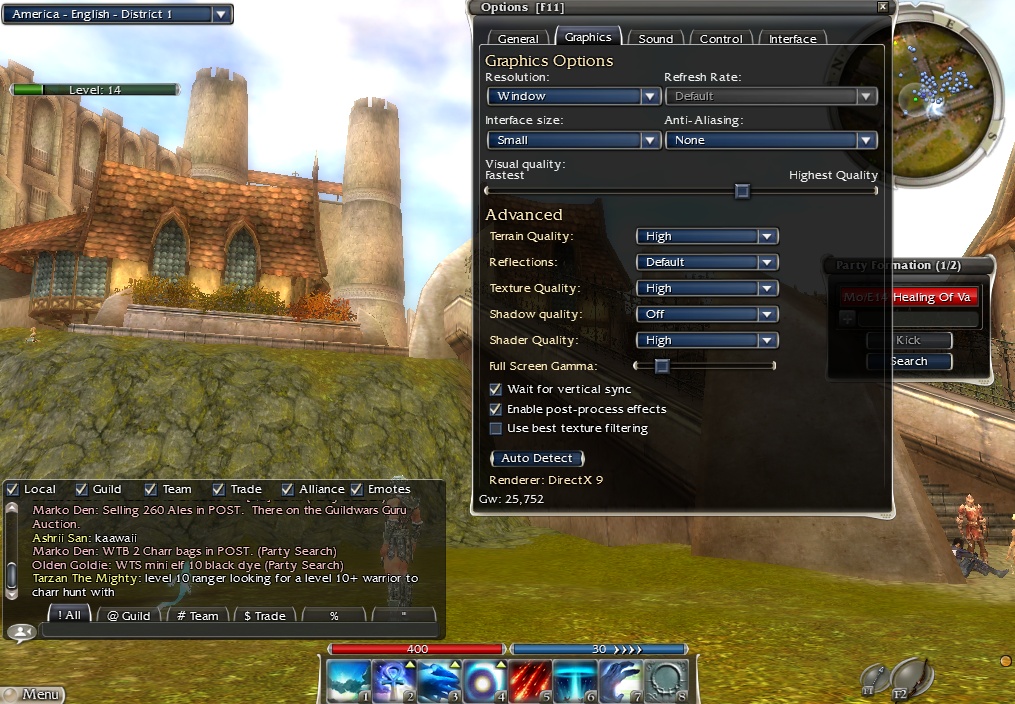Open the Sound options tab
Screen dimensions: 1015x704
pyautogui.click(x=655, y=39)
